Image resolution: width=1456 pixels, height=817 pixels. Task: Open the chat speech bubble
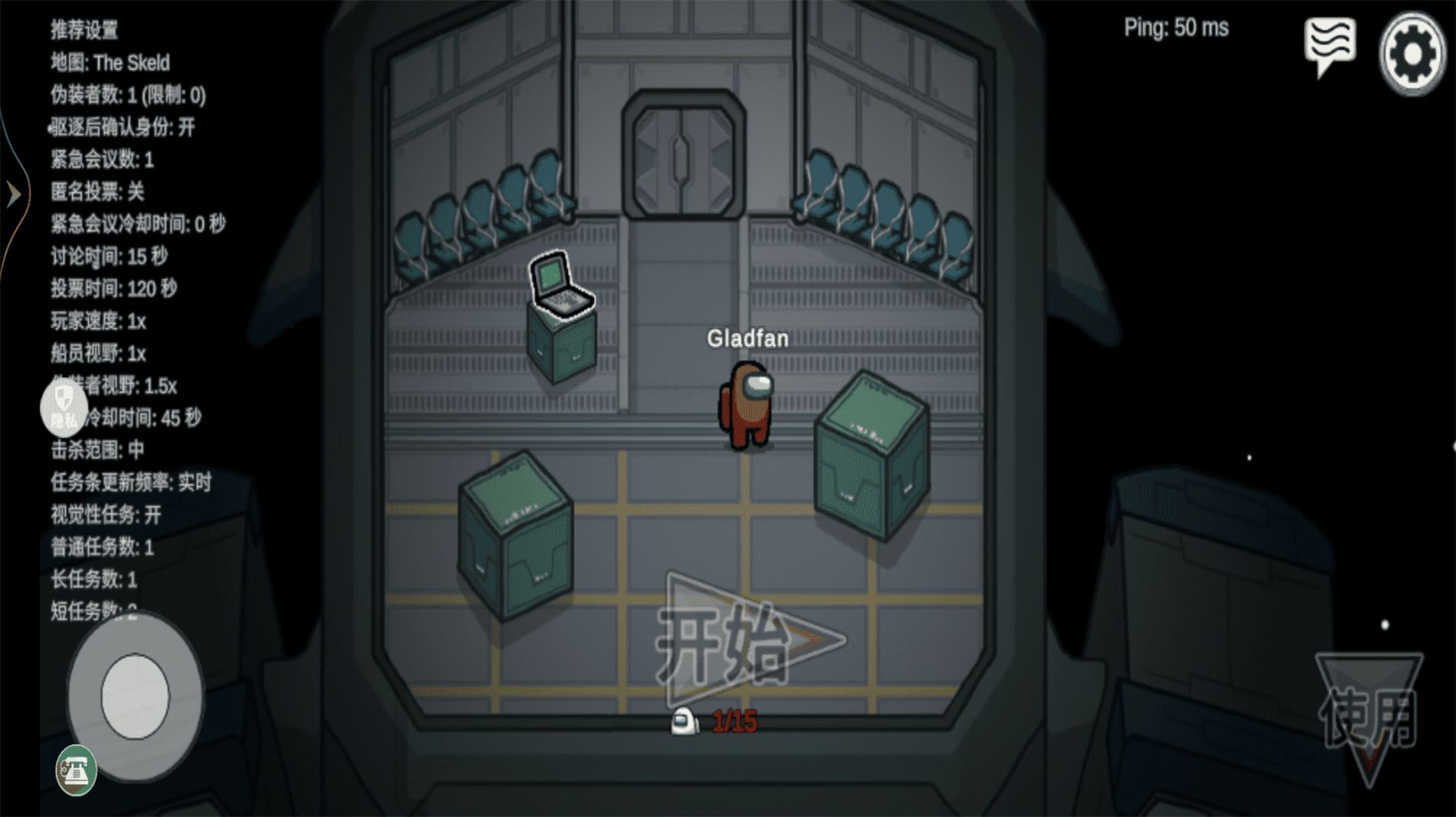point(1330,46)
